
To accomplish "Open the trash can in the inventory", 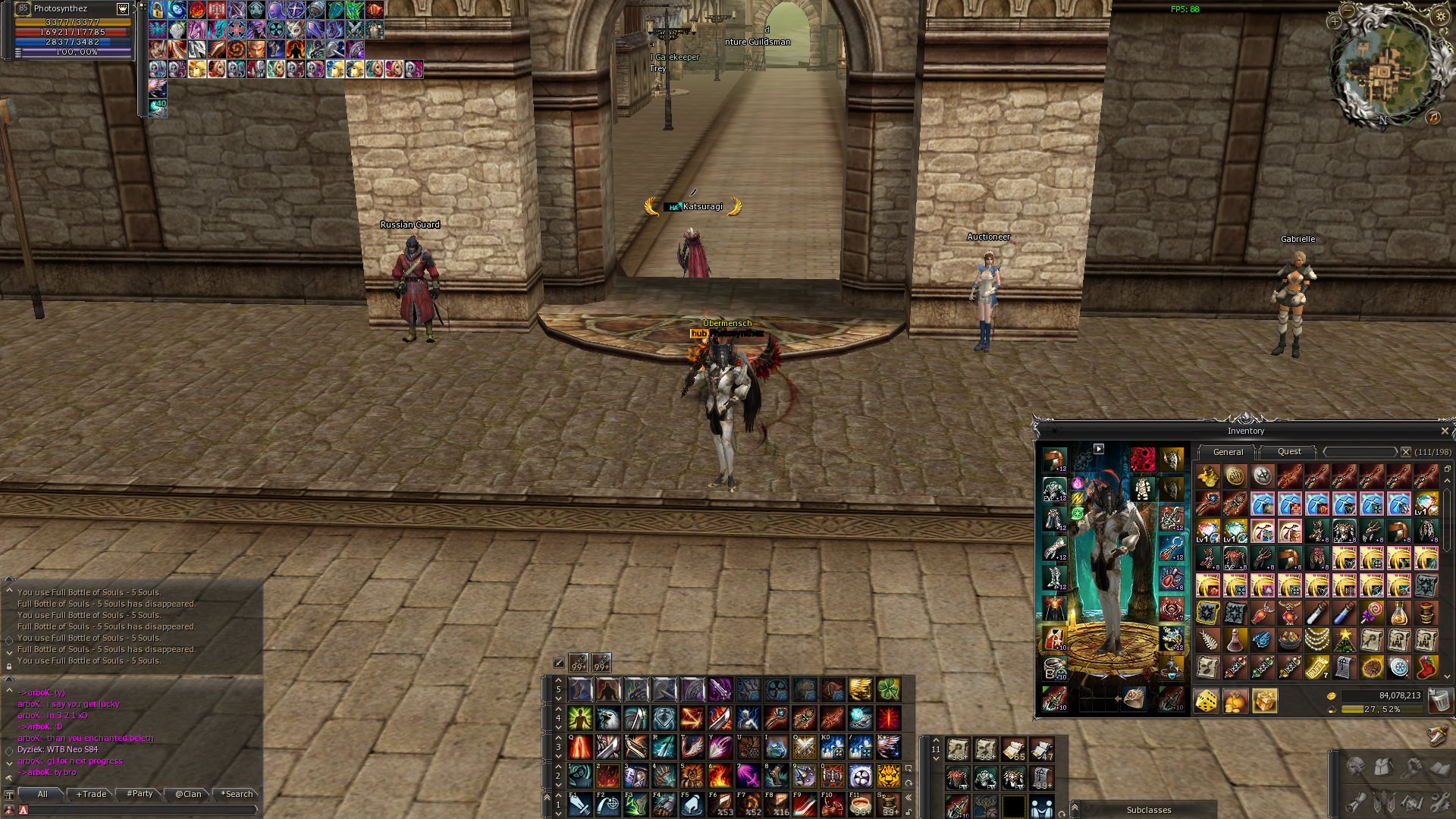I will 1438,701.
